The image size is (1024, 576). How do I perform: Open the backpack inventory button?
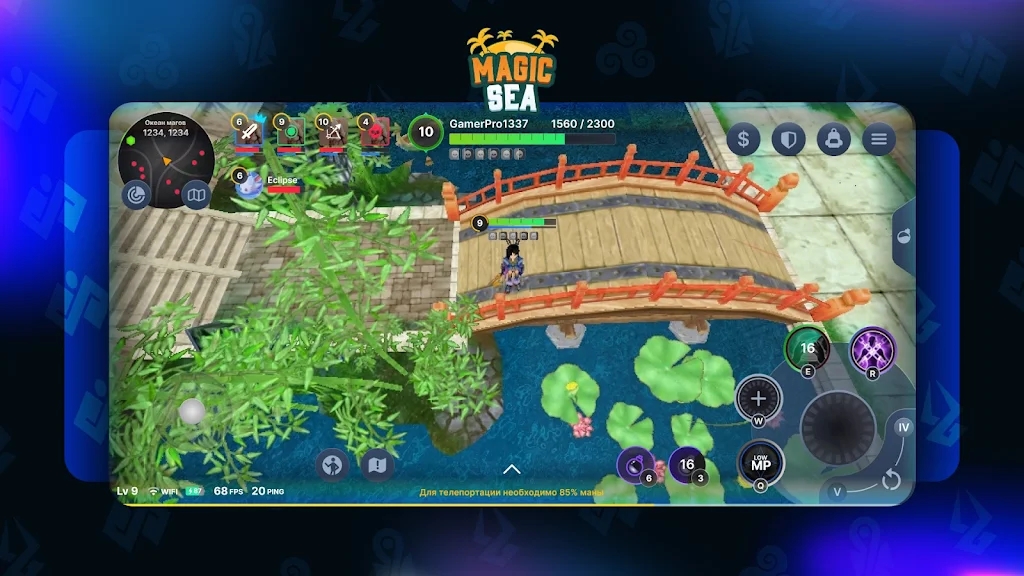point(833,139)
